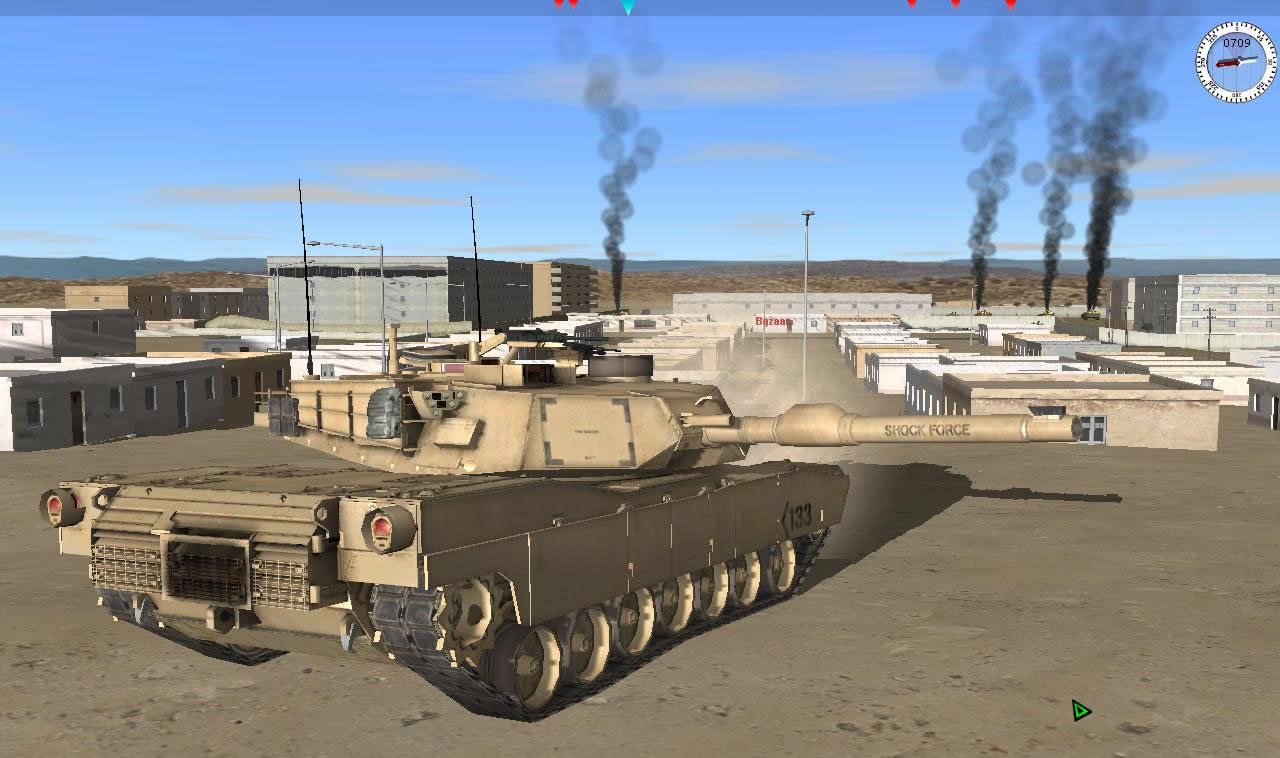Click the SHOCK FORCE text on the gun barrel
The width and height of the screenshot is (1280, 758).
coord(926,430)
